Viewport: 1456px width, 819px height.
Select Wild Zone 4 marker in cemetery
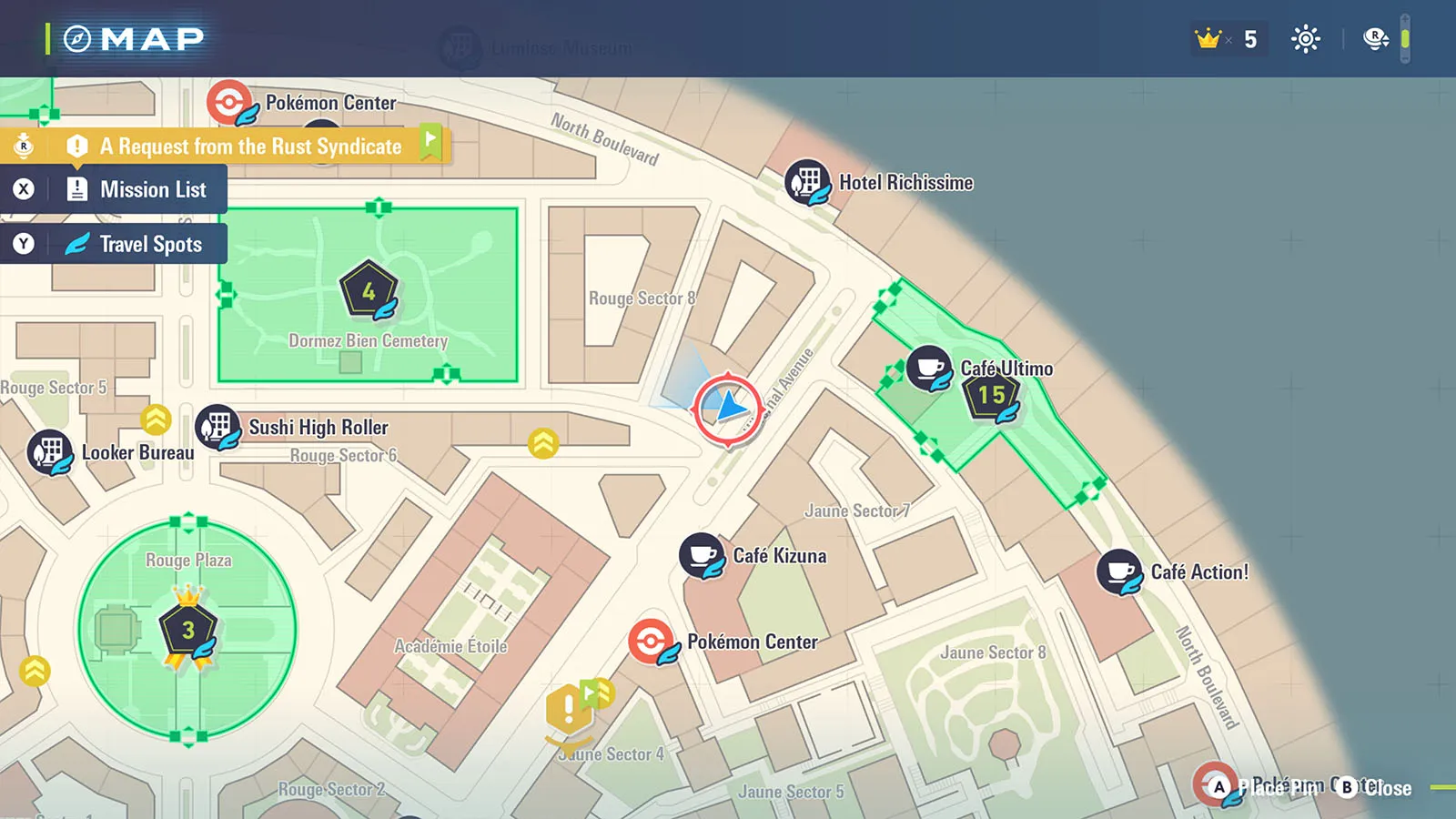click(369, 291)
